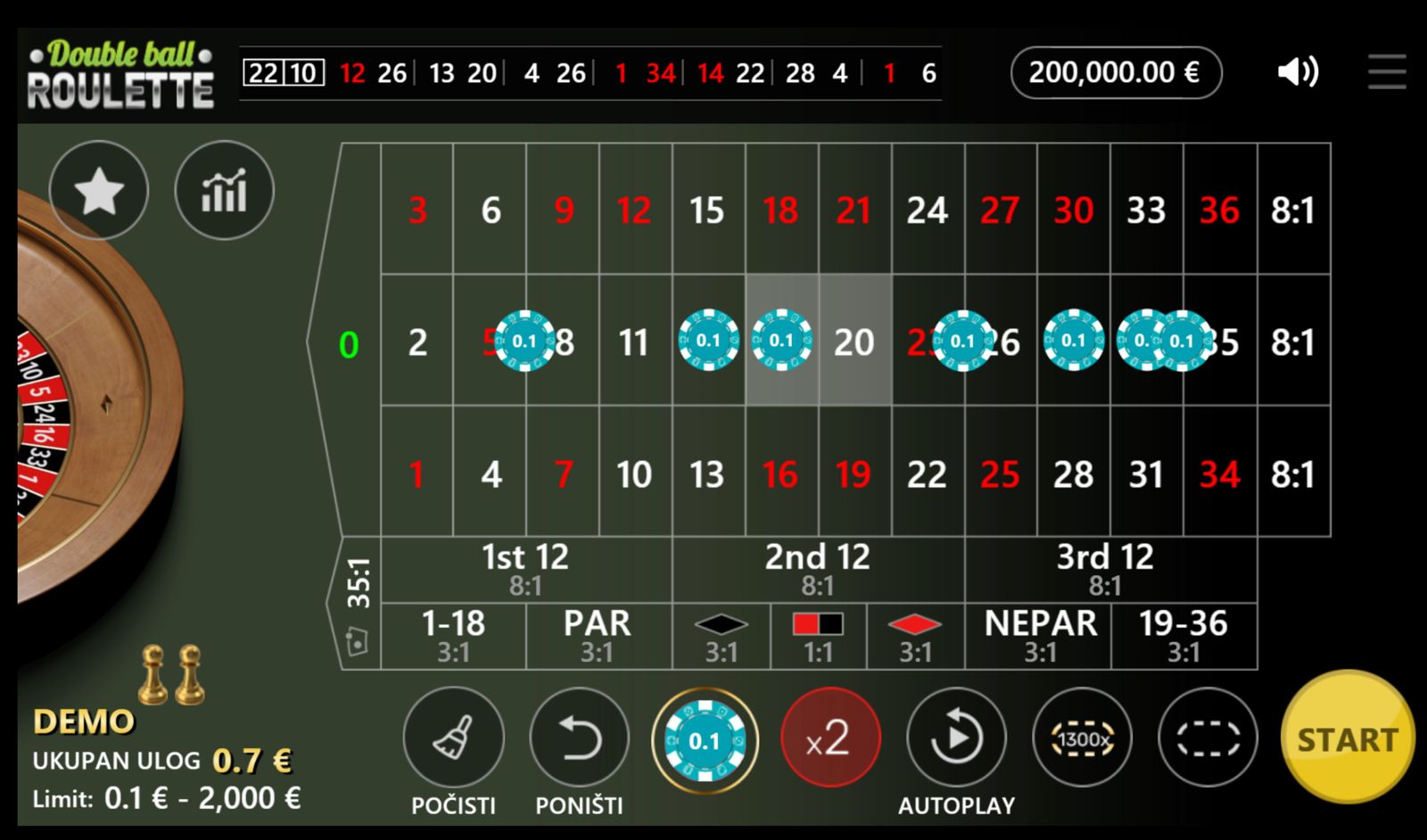1427x840 pixels.
Task: Select the 0.1 chip value selector
Action: click(705, 740)
